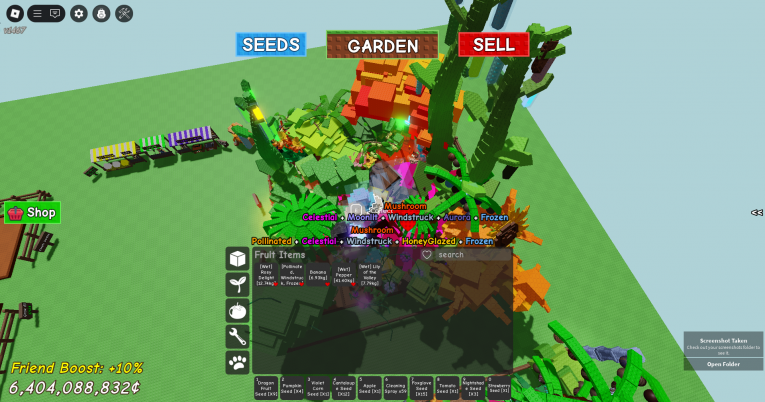Equip the Pumpkin Seed hotbar slot
The height and width of the screenshot is (402, 765).
(x=292, y=387)
